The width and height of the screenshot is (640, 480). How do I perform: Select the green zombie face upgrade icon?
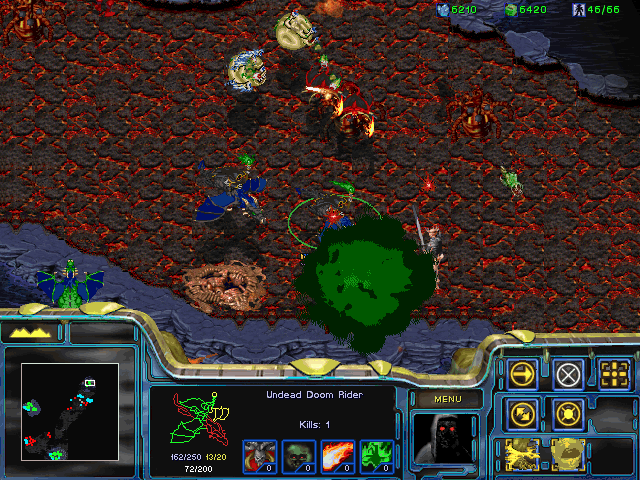(296, 454)
